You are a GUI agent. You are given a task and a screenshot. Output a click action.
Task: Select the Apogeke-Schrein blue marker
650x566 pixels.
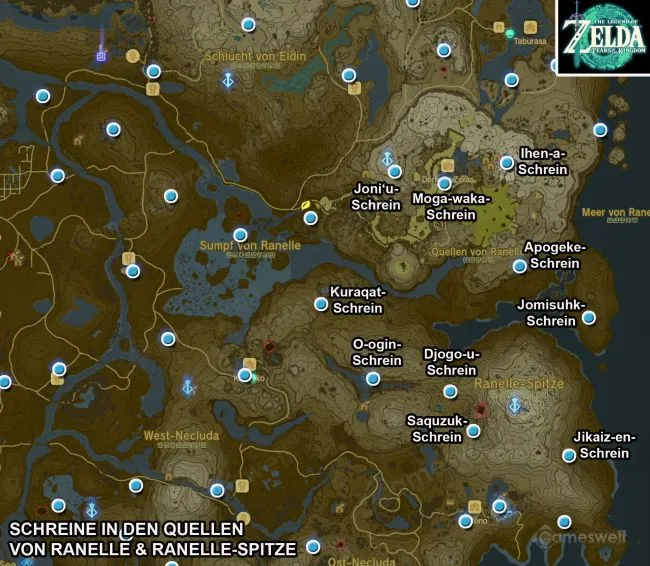click(520, 266)
